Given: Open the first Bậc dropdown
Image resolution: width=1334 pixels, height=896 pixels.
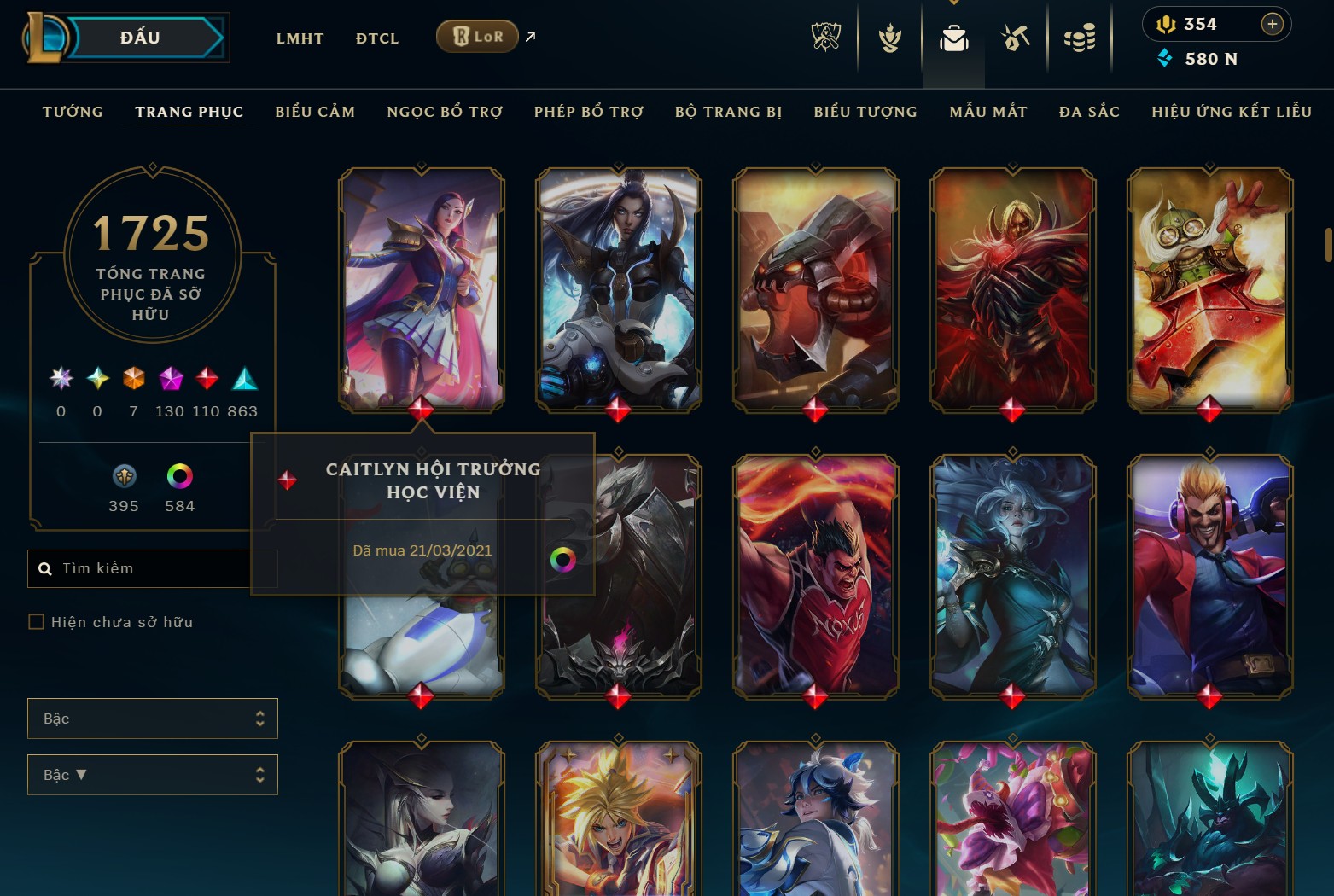Looking at the screenshot, I should (x=152, y=719).
